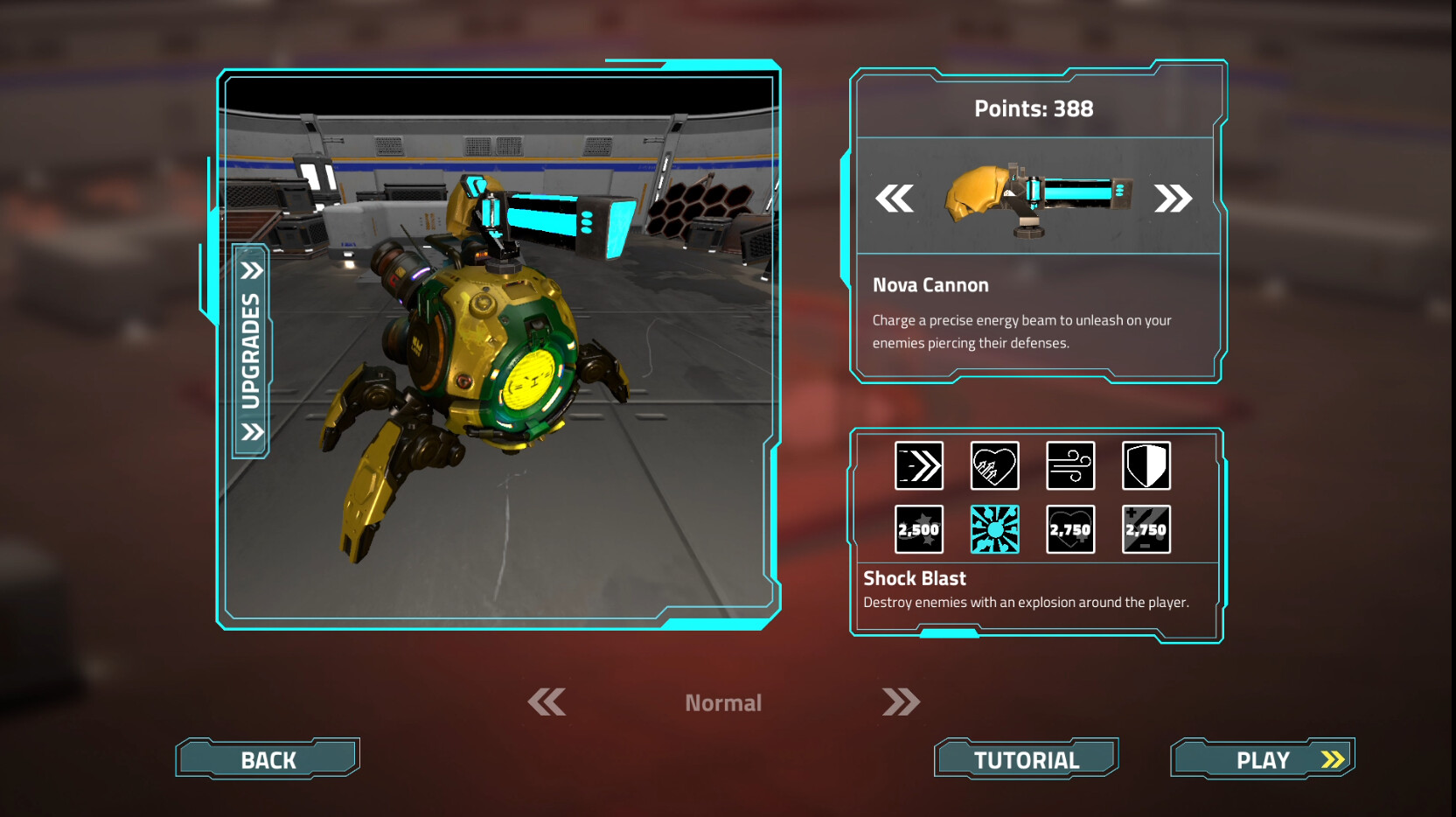Select the wind gust dash upgrade icon

(x=1070, y=466)
